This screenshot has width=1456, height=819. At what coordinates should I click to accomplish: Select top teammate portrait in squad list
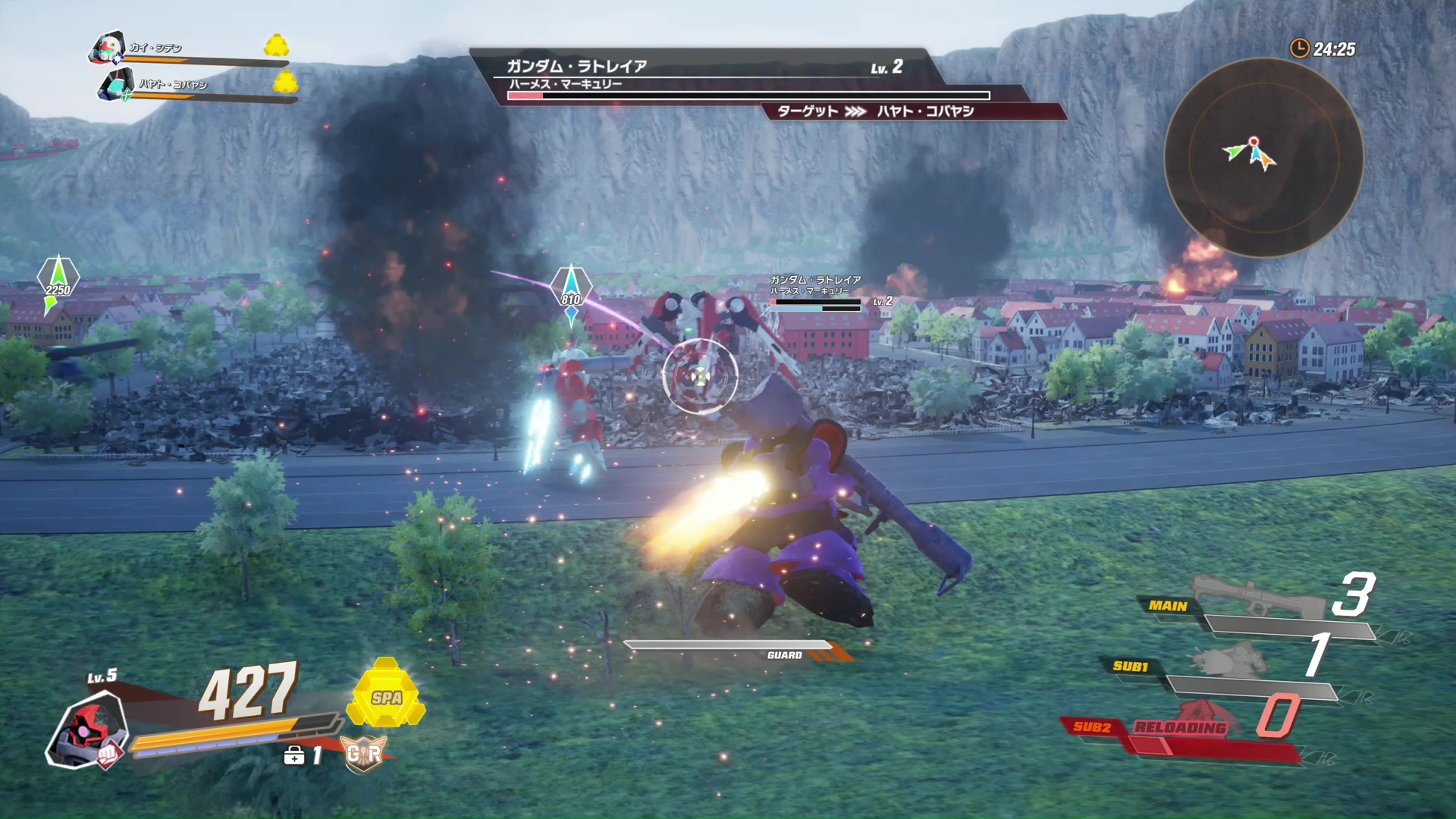click(107, 48)
